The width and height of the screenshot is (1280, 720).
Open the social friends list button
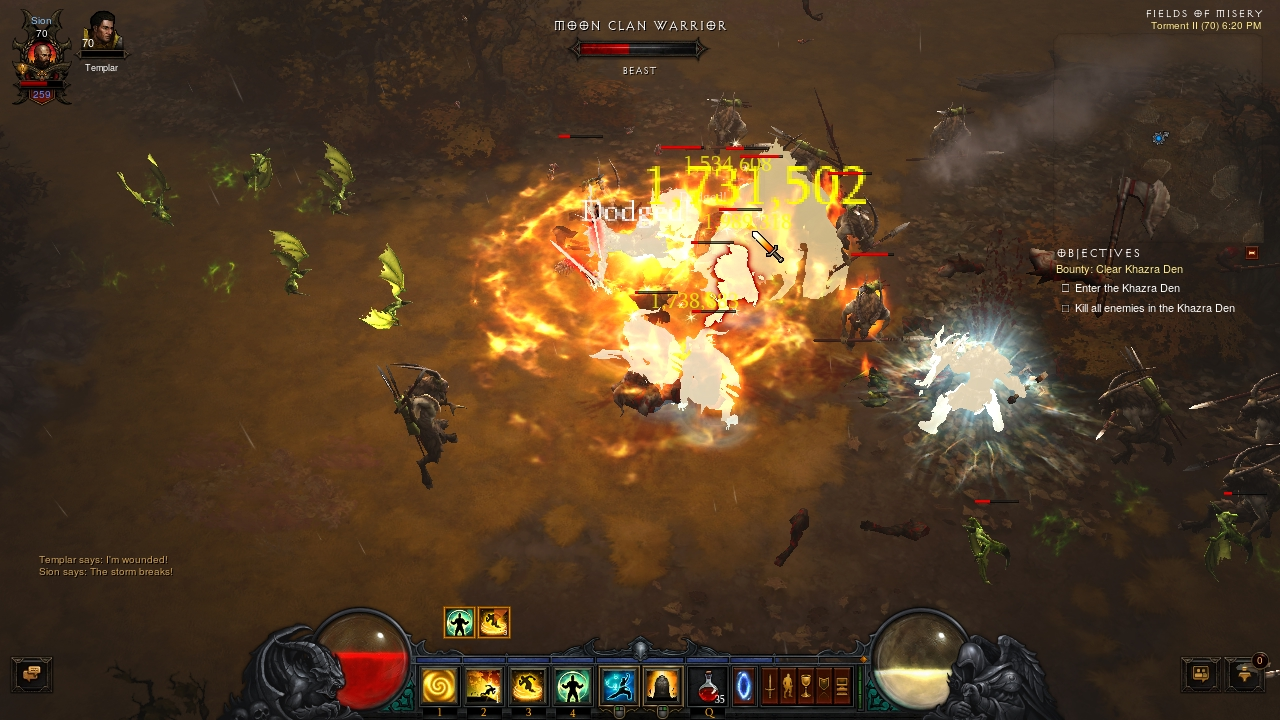(x=1200, y=674)
